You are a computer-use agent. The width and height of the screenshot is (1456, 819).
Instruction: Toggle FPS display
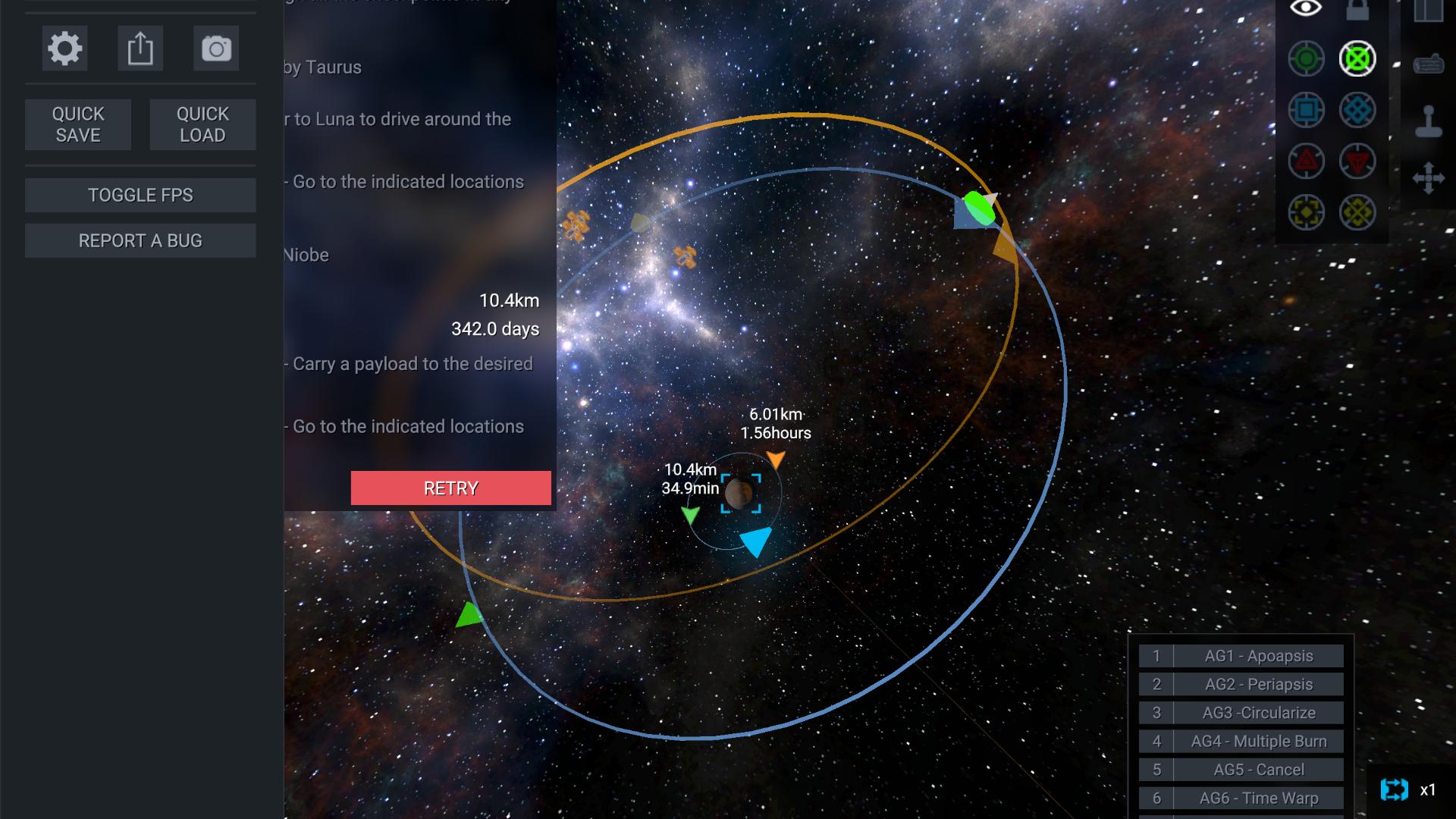click(x=140, y=195)
